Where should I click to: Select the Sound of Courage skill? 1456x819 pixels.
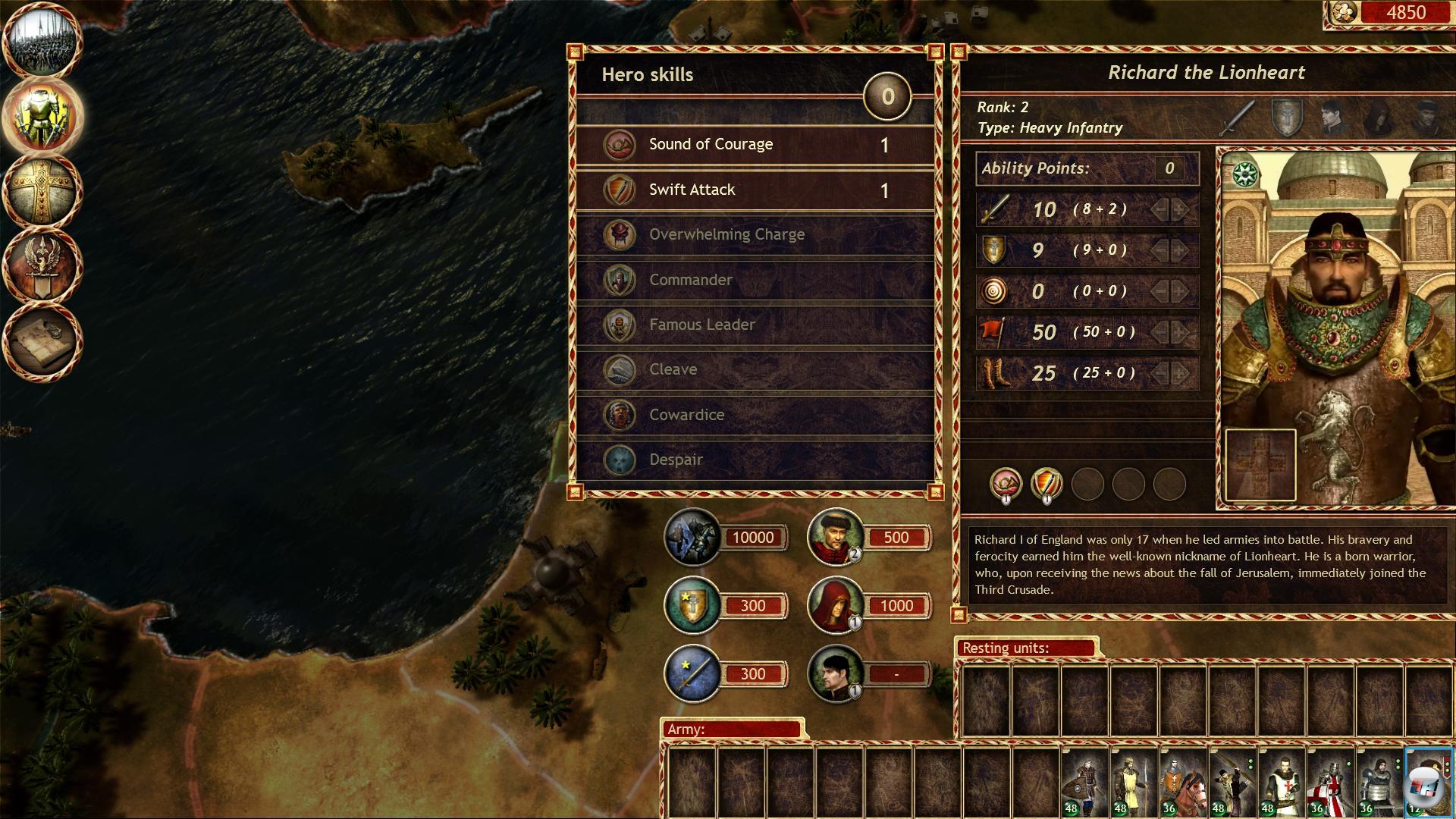755,145
